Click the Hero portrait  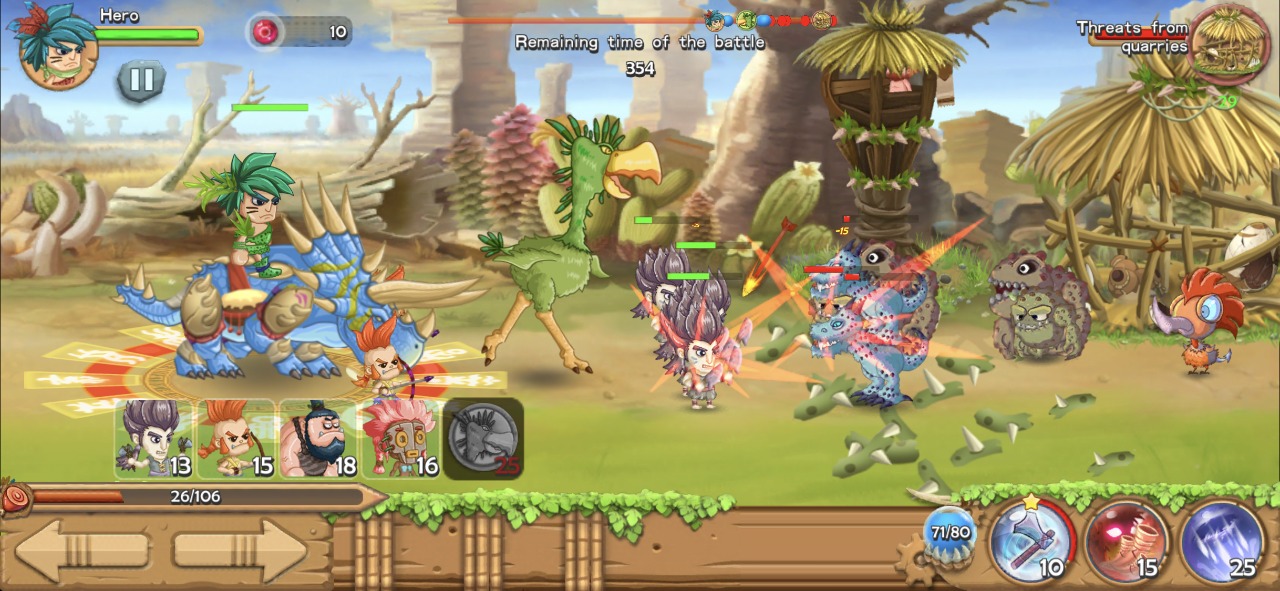[55, 45]
